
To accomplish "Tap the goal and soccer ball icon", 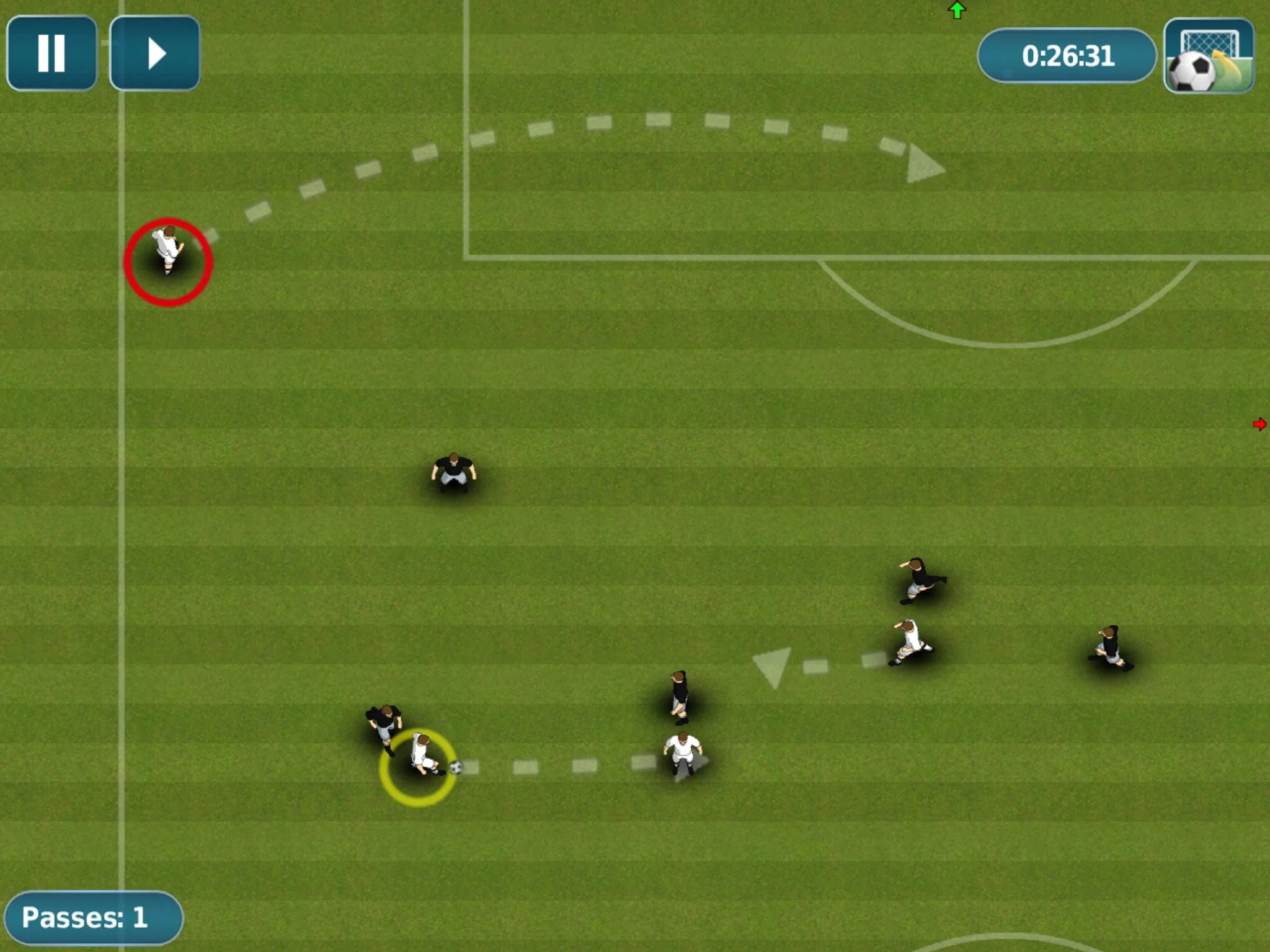I will tap(1209, 55).
